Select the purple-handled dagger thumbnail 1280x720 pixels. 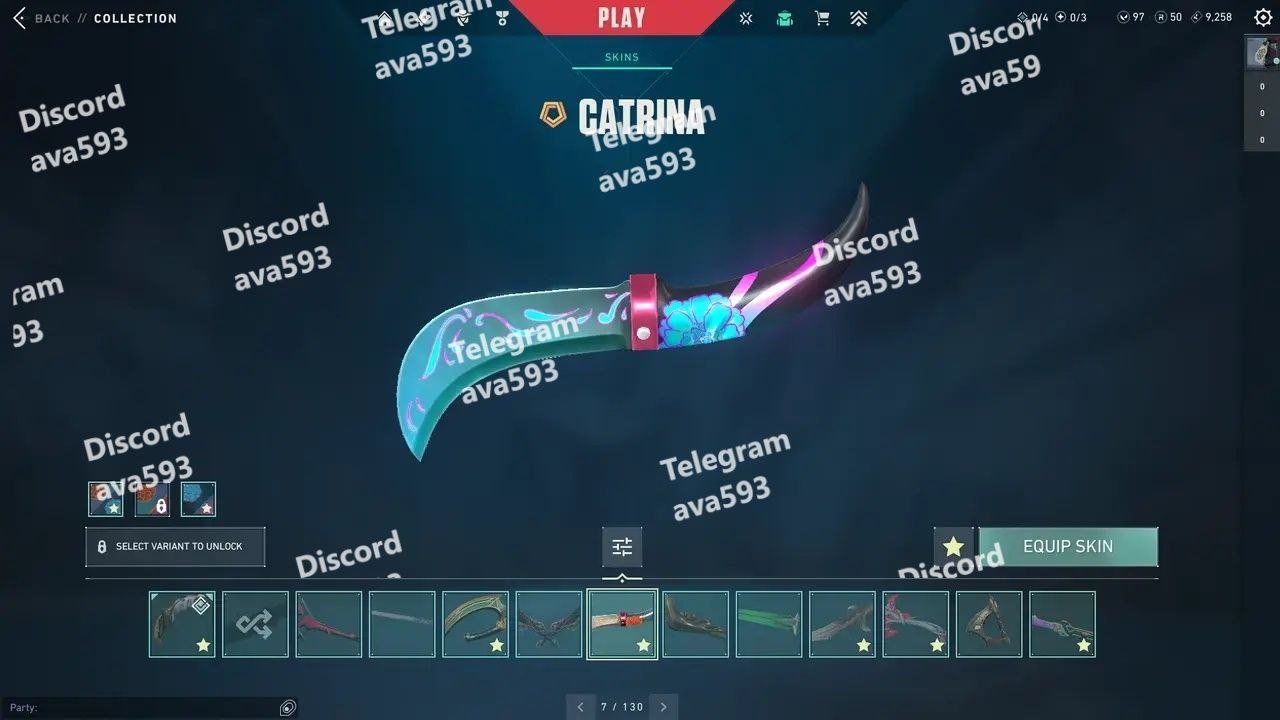[x=1062, y=624]
